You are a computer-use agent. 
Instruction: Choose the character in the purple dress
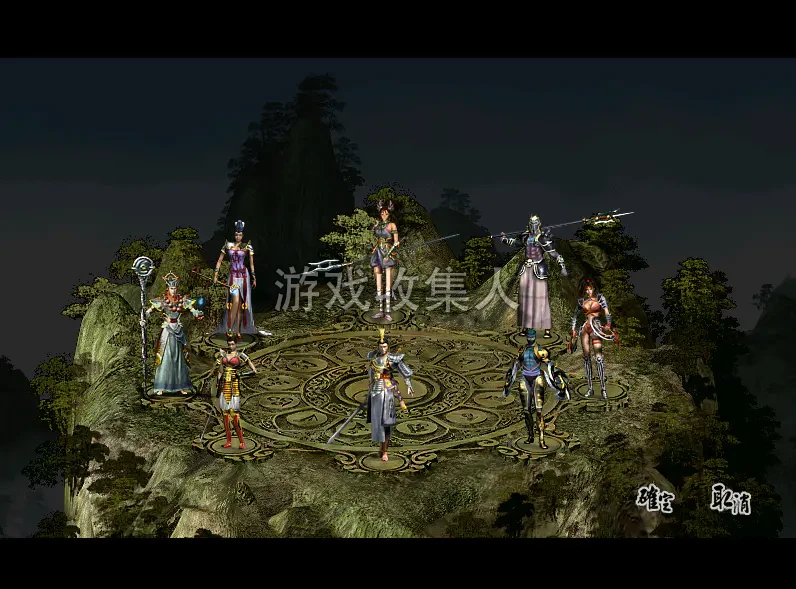coord(237,279)
